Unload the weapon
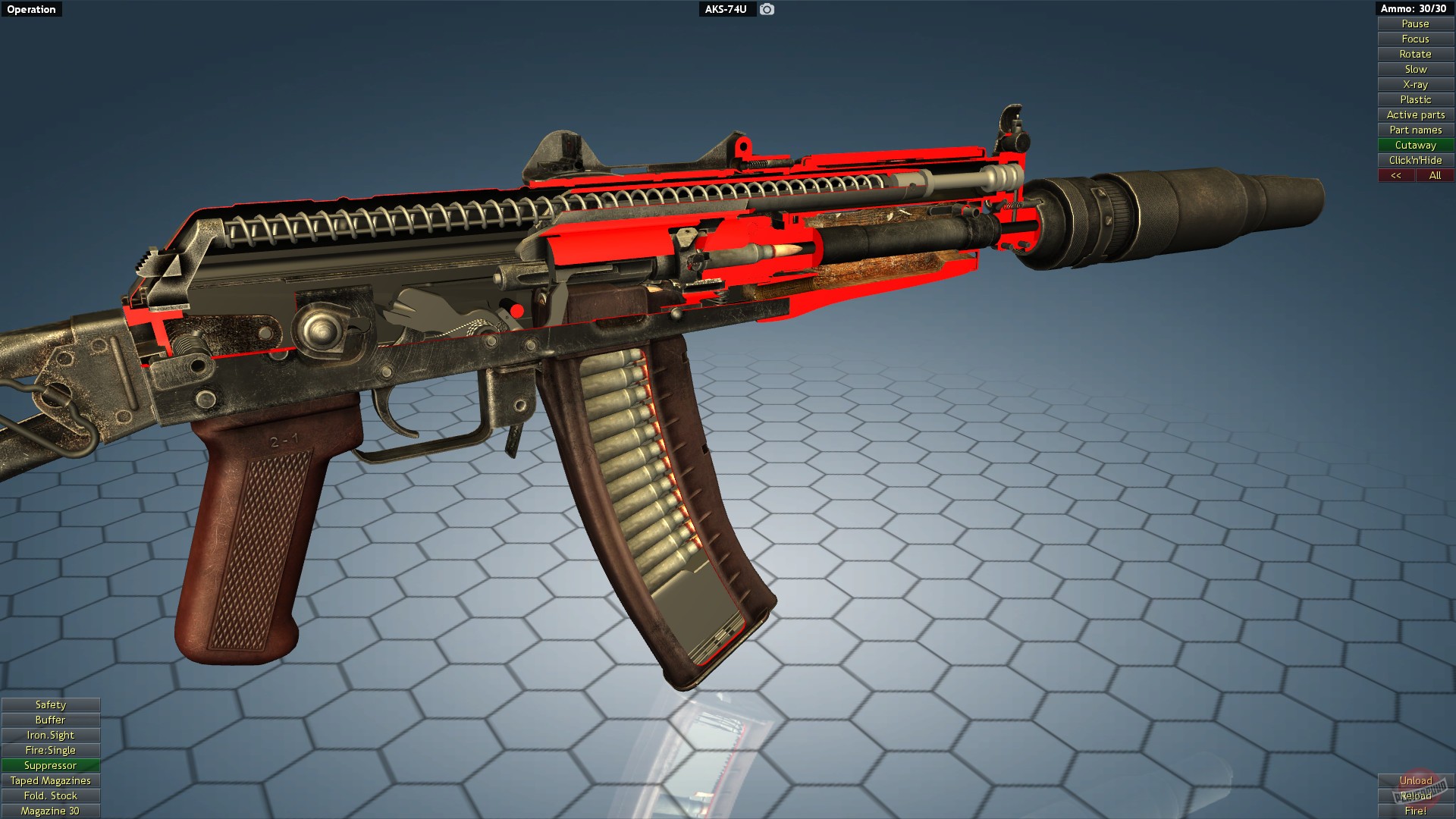 [x=1416, y=780]
